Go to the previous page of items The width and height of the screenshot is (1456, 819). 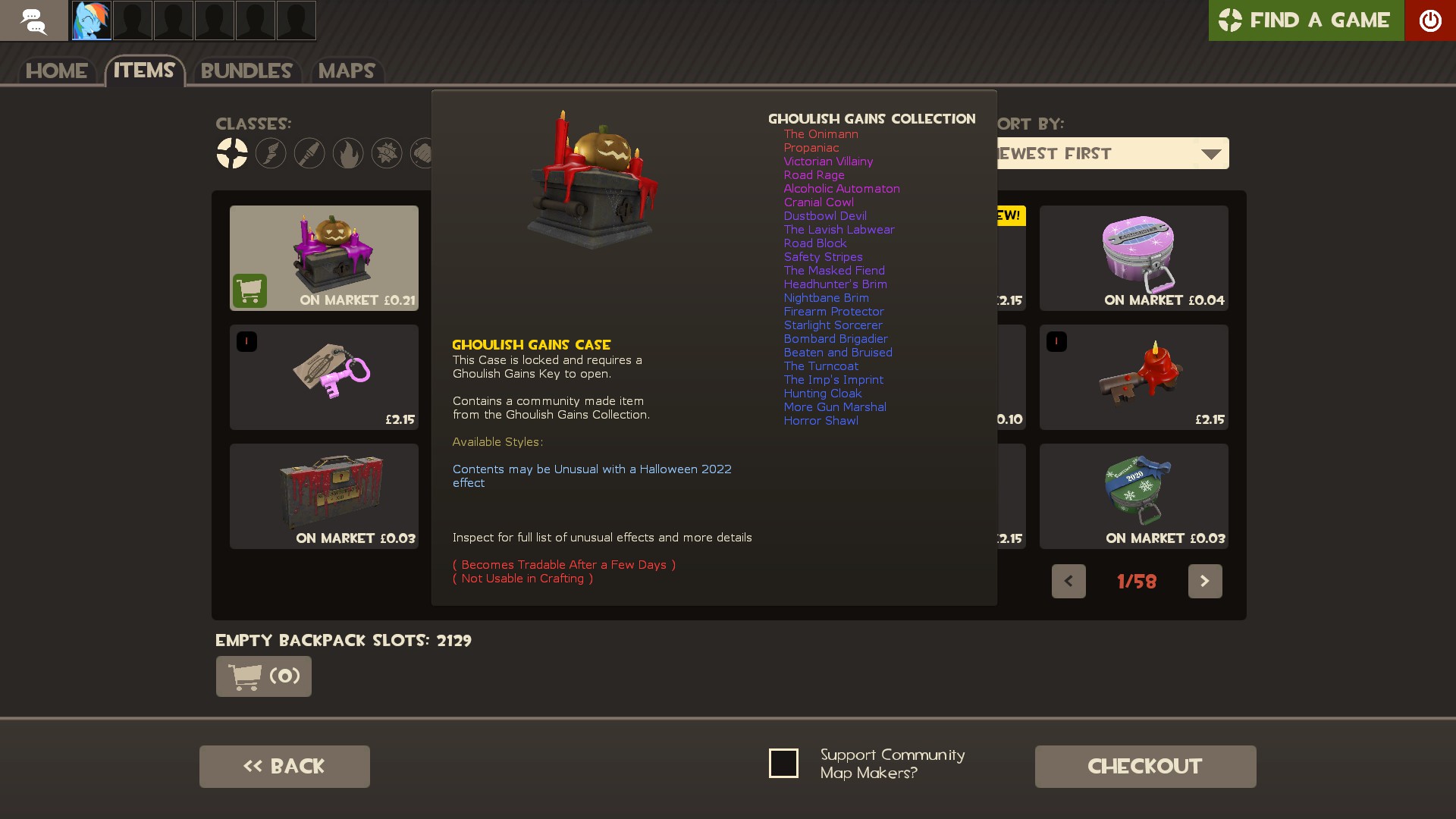point(1068,581)
